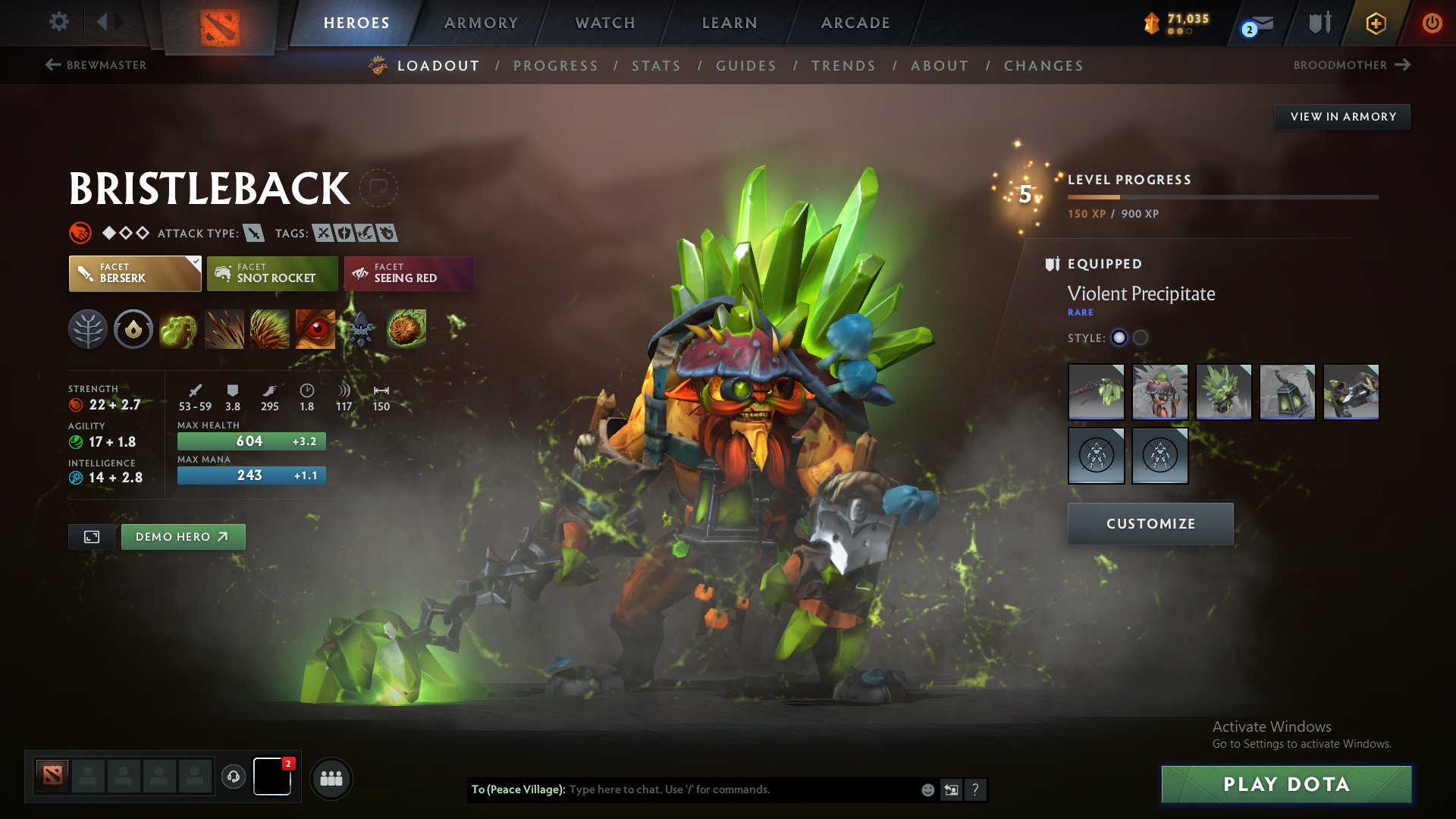Screen dimensions: 1456x819
Task: Open VIEW IN ARMORY
Action: pos(1342,116)
